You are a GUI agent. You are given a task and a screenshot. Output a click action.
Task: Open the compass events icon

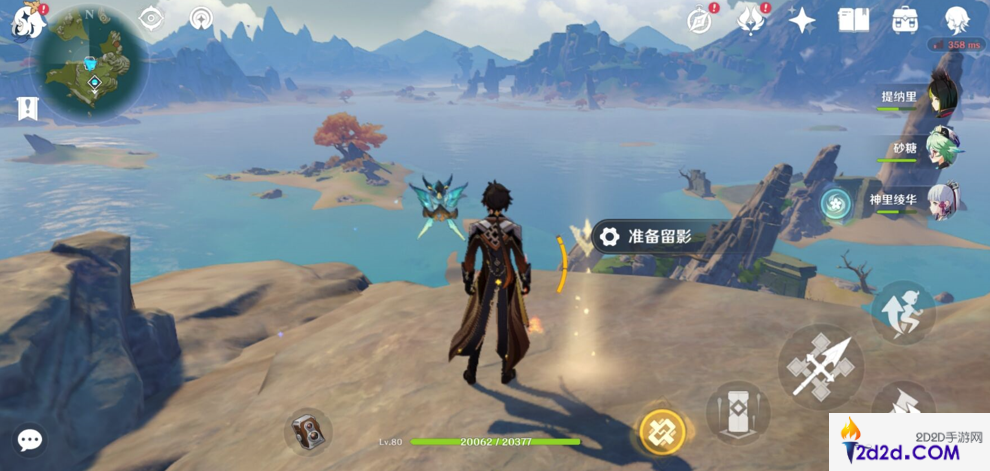click(x=700, y=20)
